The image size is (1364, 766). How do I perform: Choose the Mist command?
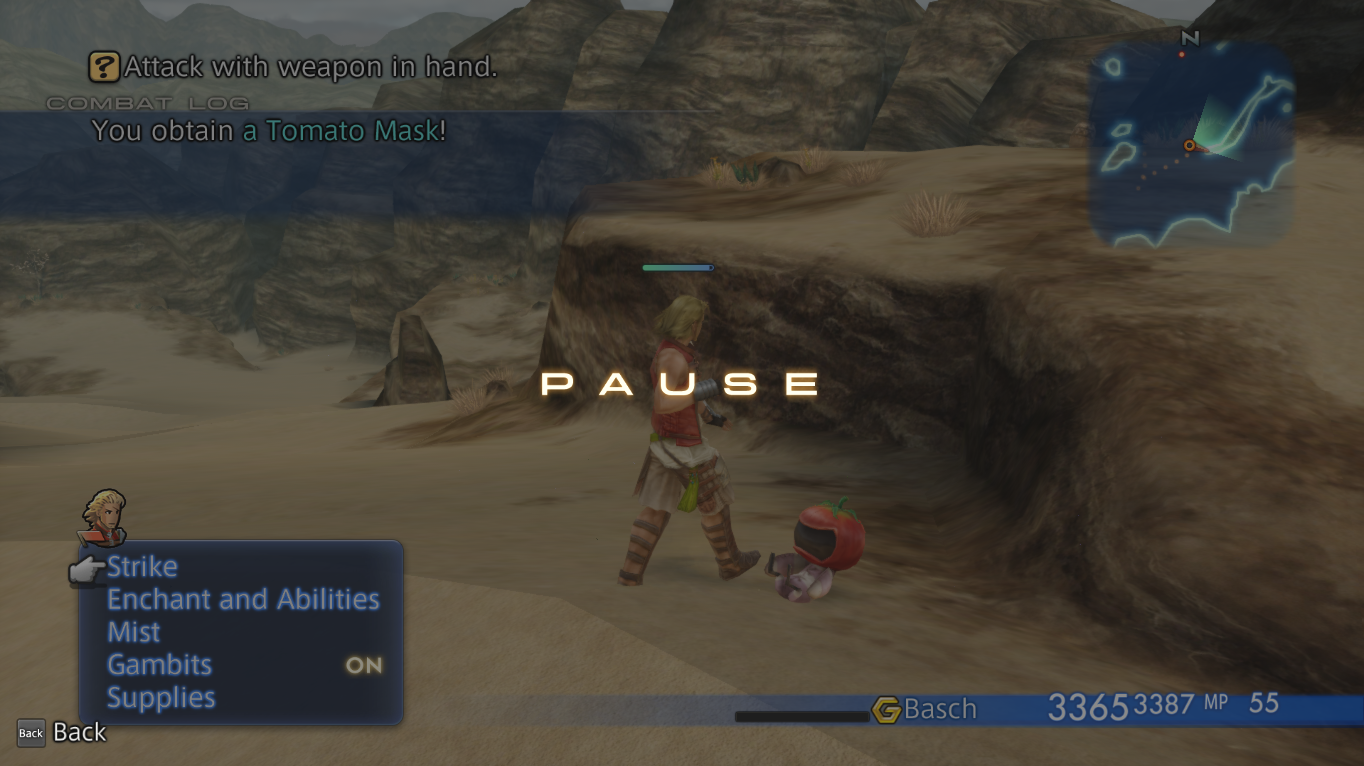[134, 633]
